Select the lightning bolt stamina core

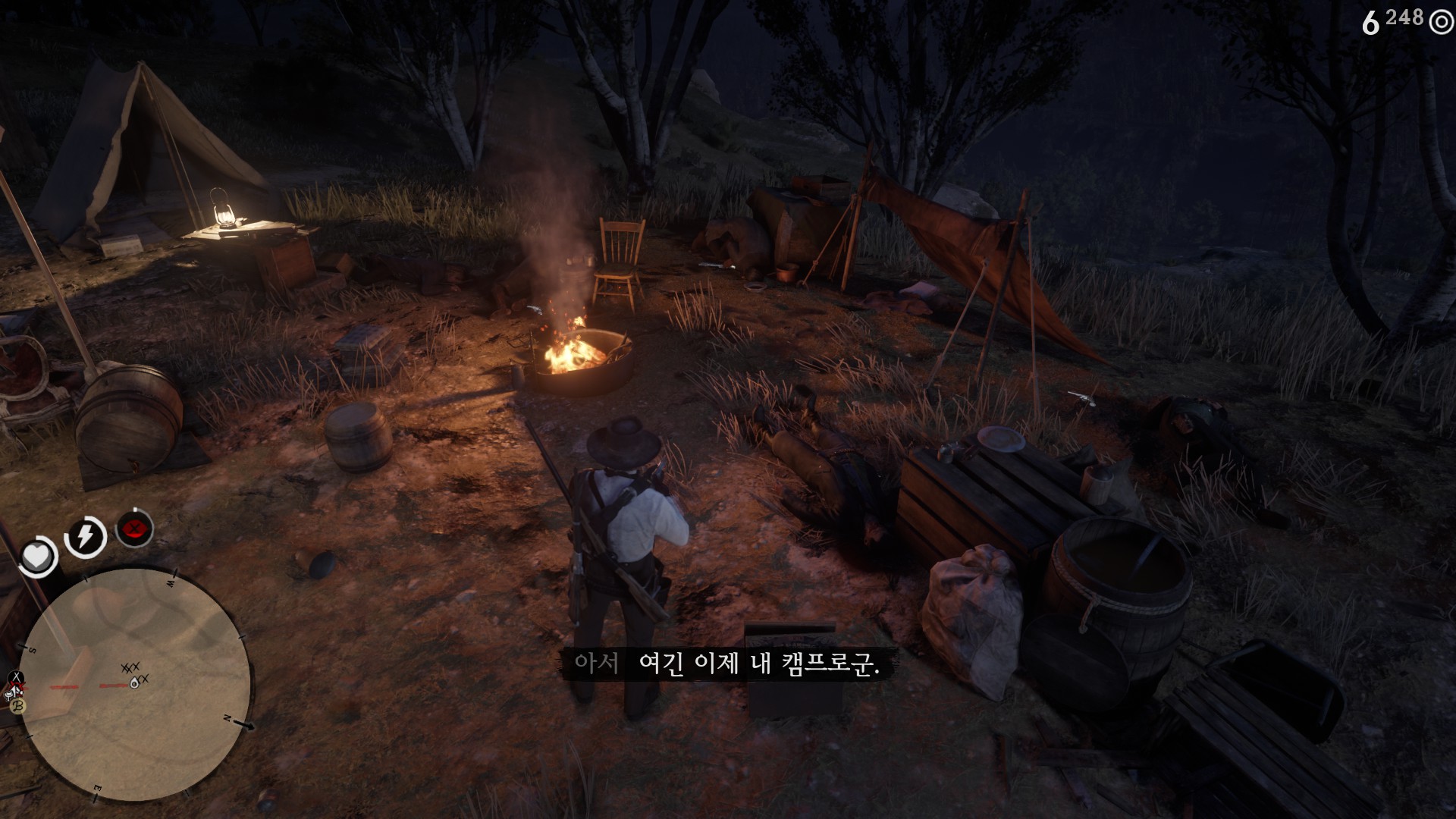(86, 536)
